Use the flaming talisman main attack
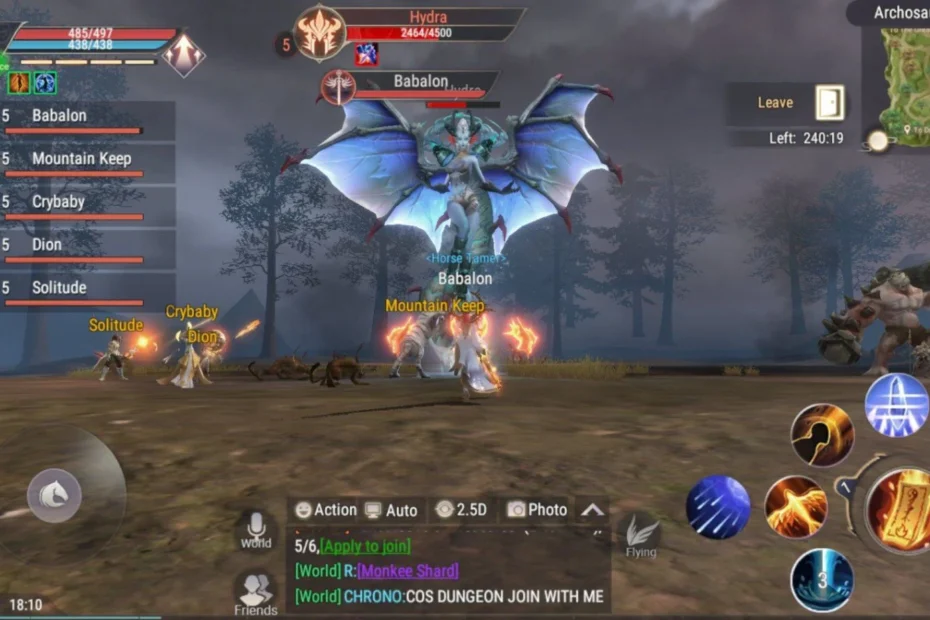This screenshot has height=620, width=930. (900, 512)
